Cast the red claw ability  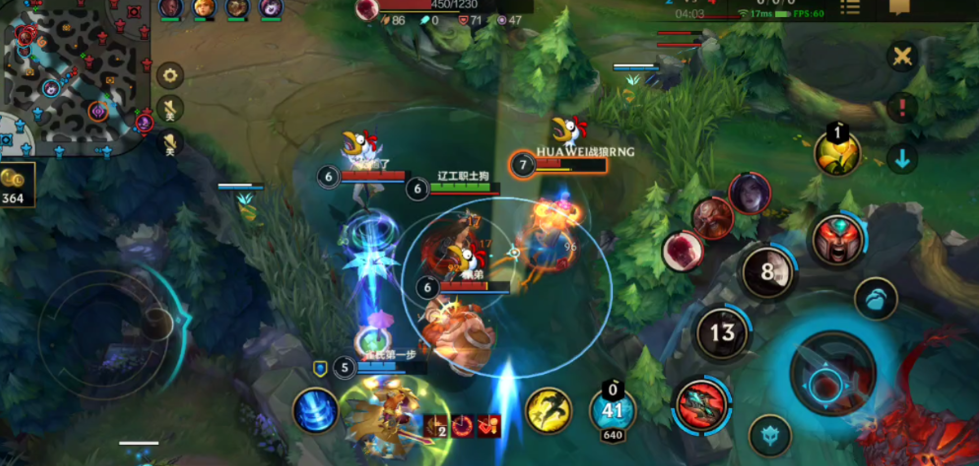[700, 406]
